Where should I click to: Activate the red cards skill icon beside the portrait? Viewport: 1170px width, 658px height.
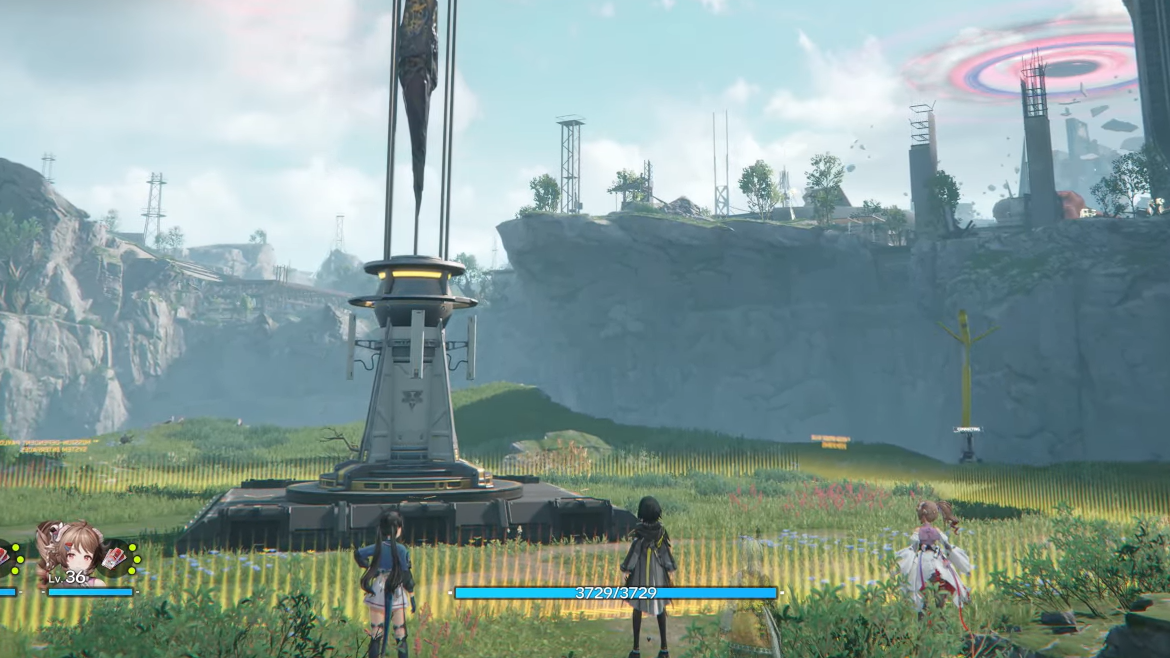pyautogui.click(x=117, y=558)
